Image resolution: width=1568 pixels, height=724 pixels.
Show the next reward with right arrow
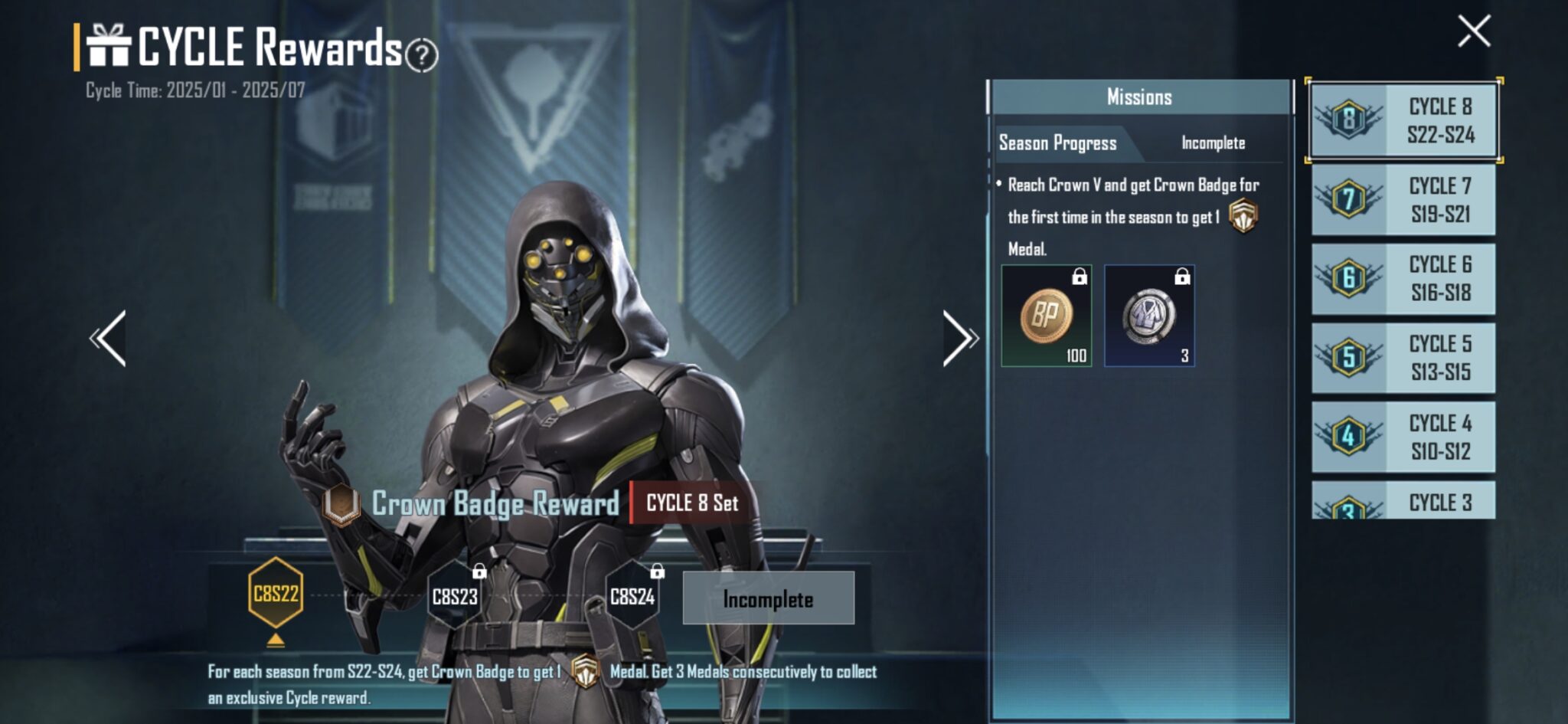[959, 339]
